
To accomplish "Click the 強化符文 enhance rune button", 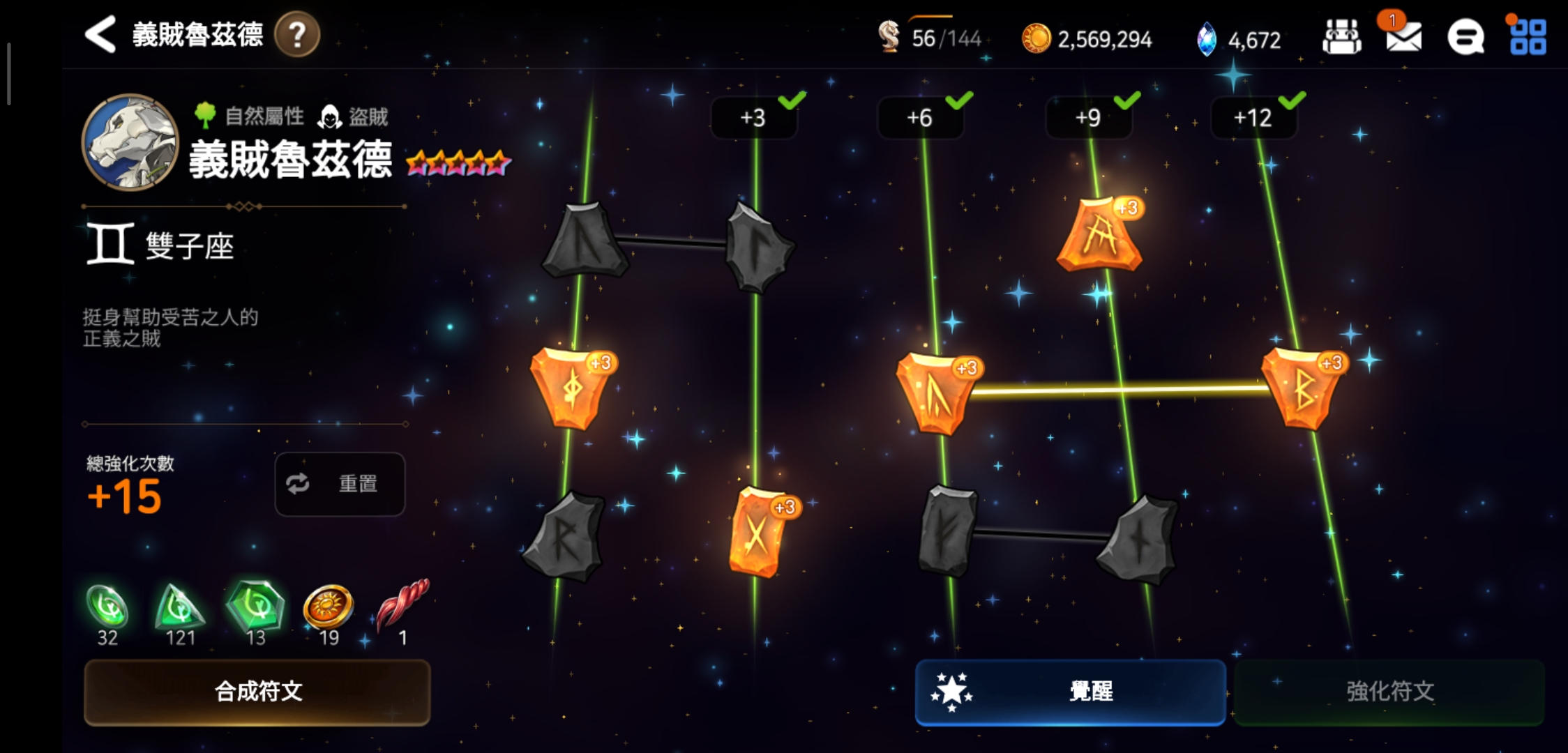I will [x=1389, y=692].
